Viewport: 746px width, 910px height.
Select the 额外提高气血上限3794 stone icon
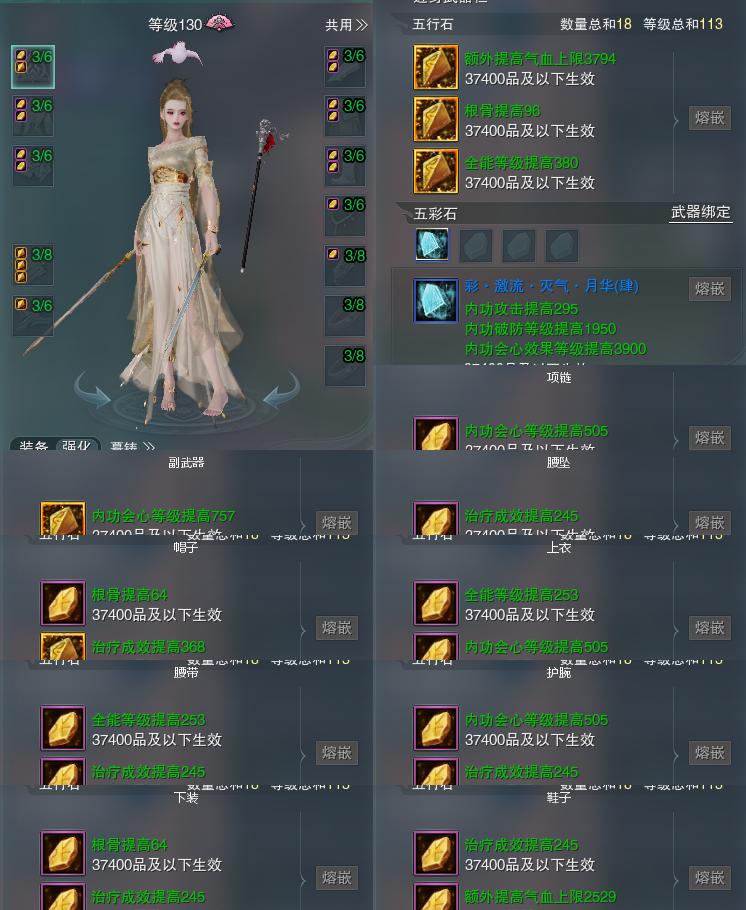[436, 68]
